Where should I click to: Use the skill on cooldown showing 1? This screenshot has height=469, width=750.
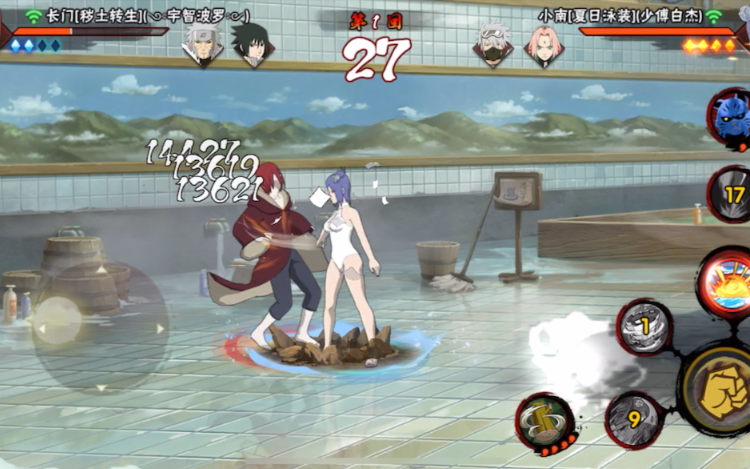click(x=644, y=326)
